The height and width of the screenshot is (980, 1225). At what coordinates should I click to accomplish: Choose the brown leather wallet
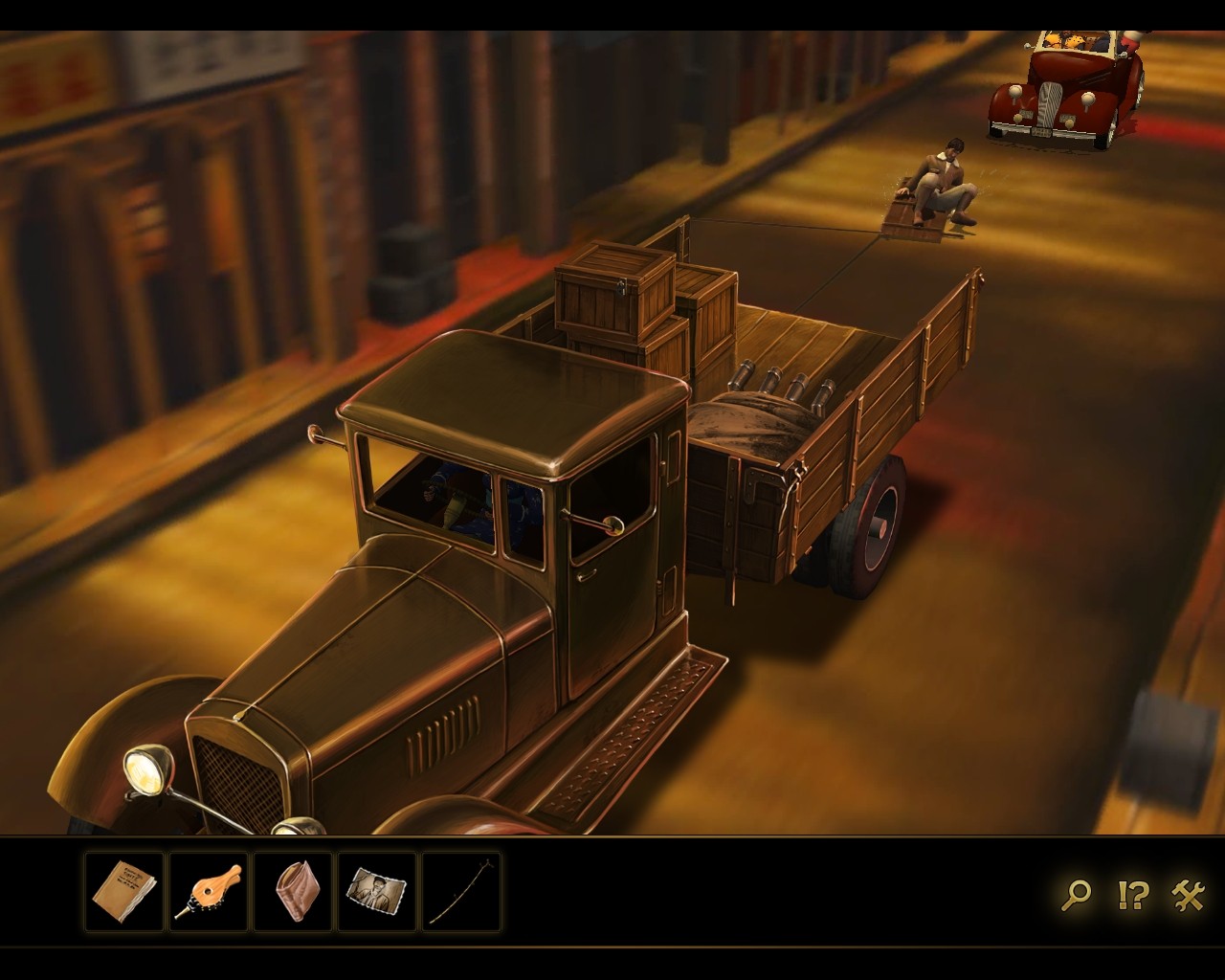coord(293,892)
